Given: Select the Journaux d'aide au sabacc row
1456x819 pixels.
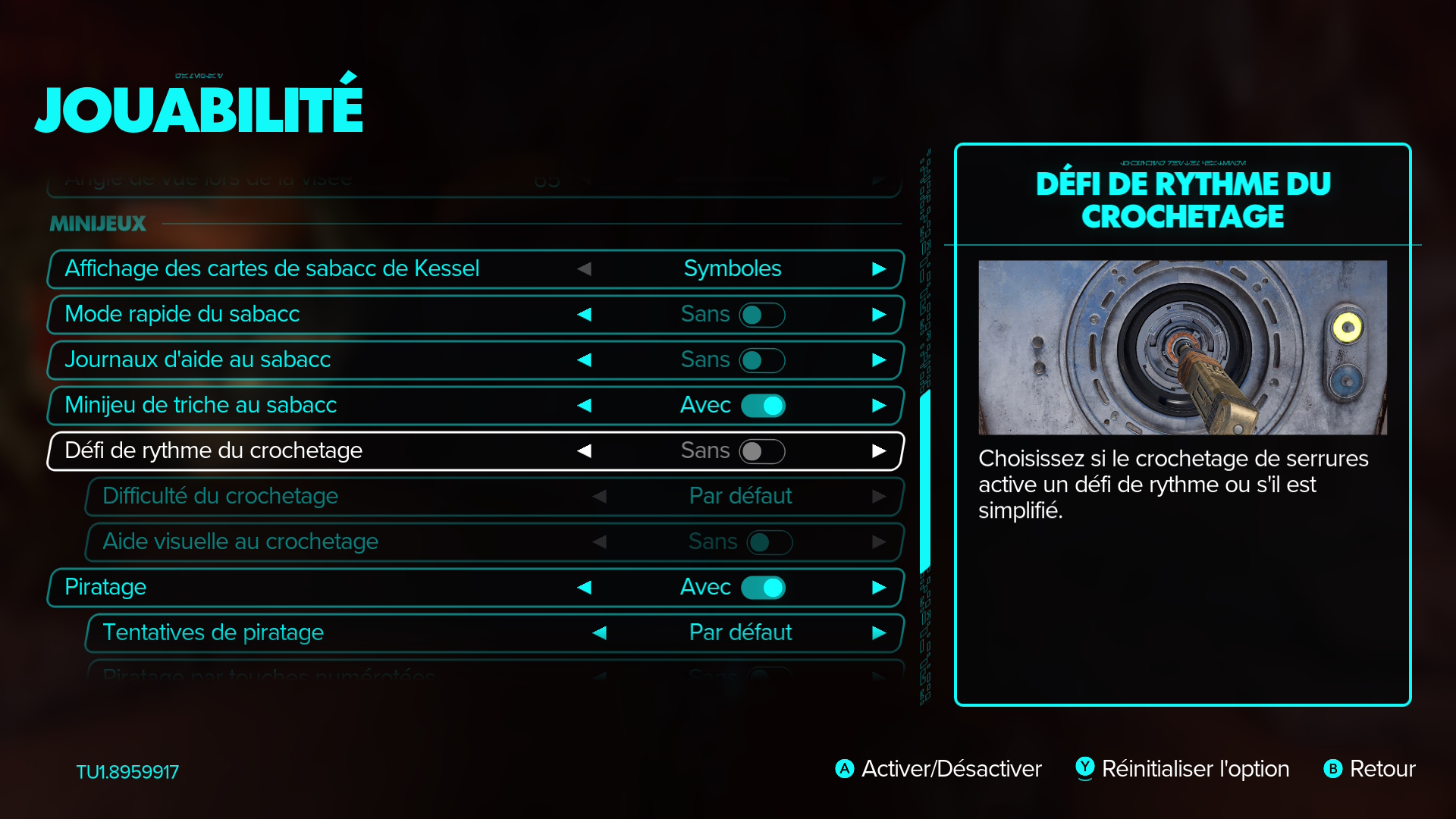Looking at the screenshot, I should coord(197,359).
